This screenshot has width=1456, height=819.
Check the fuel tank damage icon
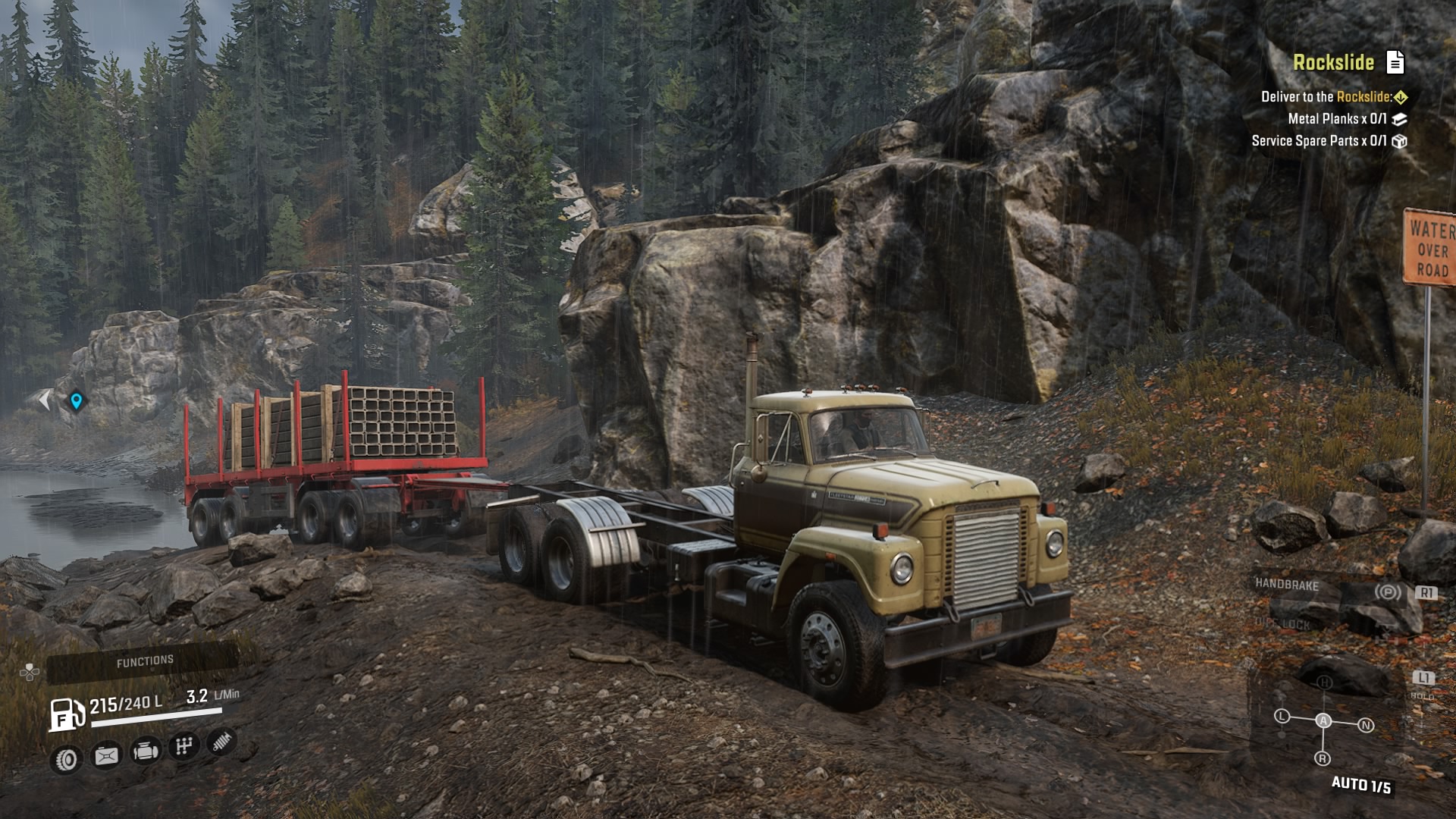click(x=106, y=755)
